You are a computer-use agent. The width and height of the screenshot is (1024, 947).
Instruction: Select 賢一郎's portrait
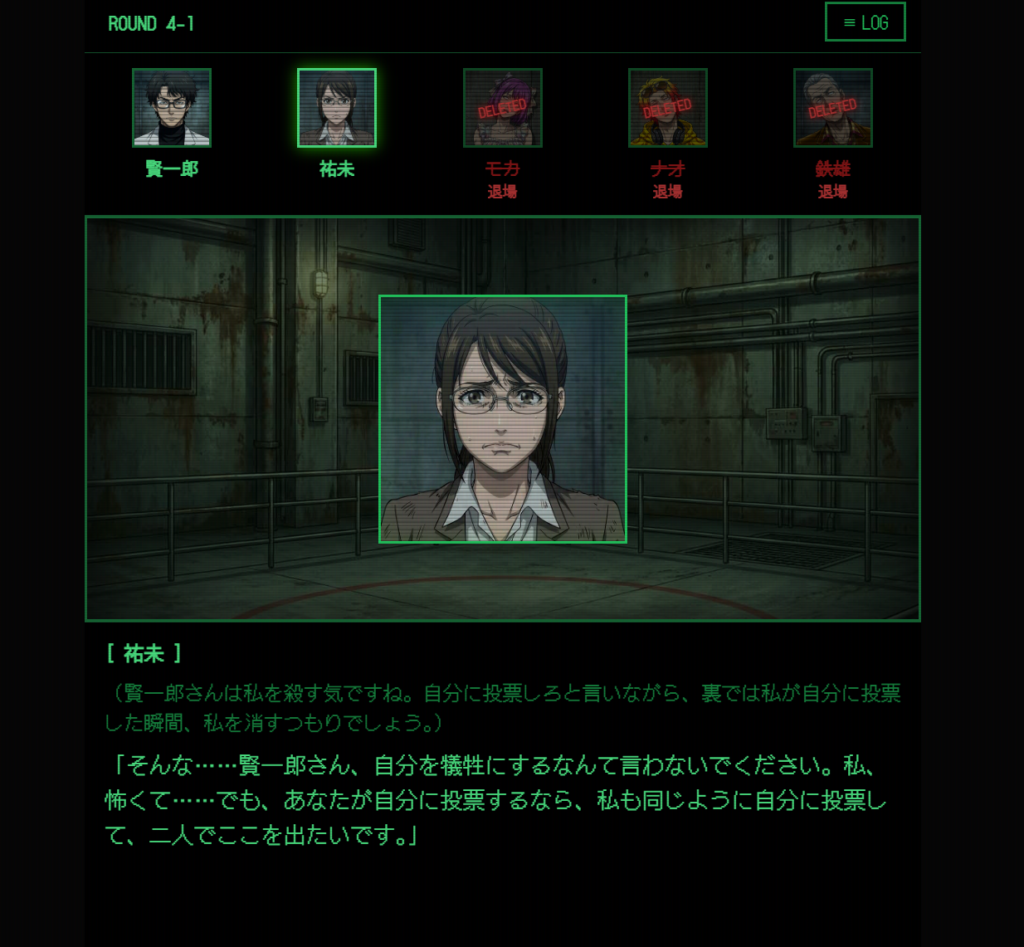pos(172,108)
